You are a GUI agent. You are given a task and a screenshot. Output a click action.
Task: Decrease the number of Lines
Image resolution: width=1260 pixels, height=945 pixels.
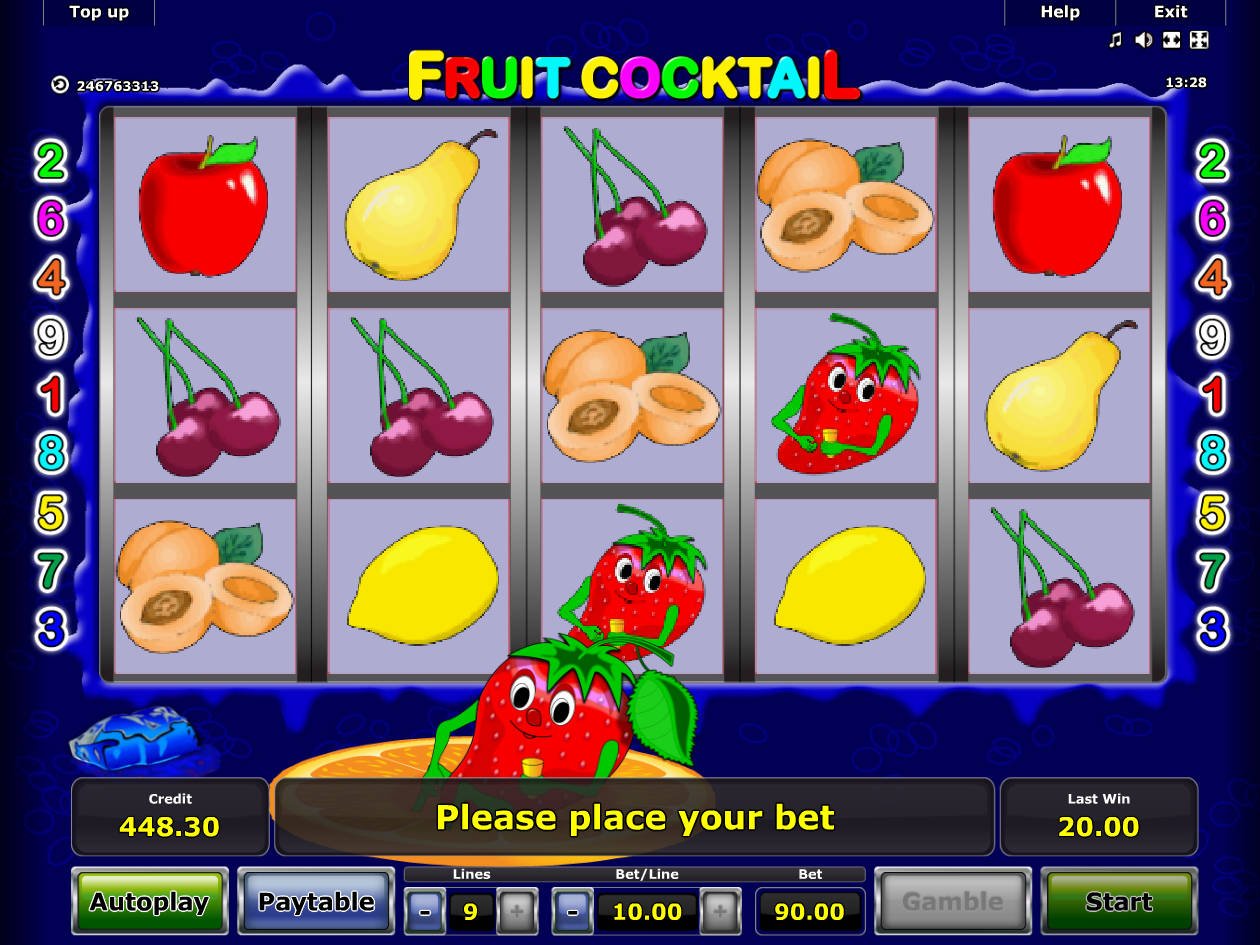pyautogui.click(x=426, y=911)
